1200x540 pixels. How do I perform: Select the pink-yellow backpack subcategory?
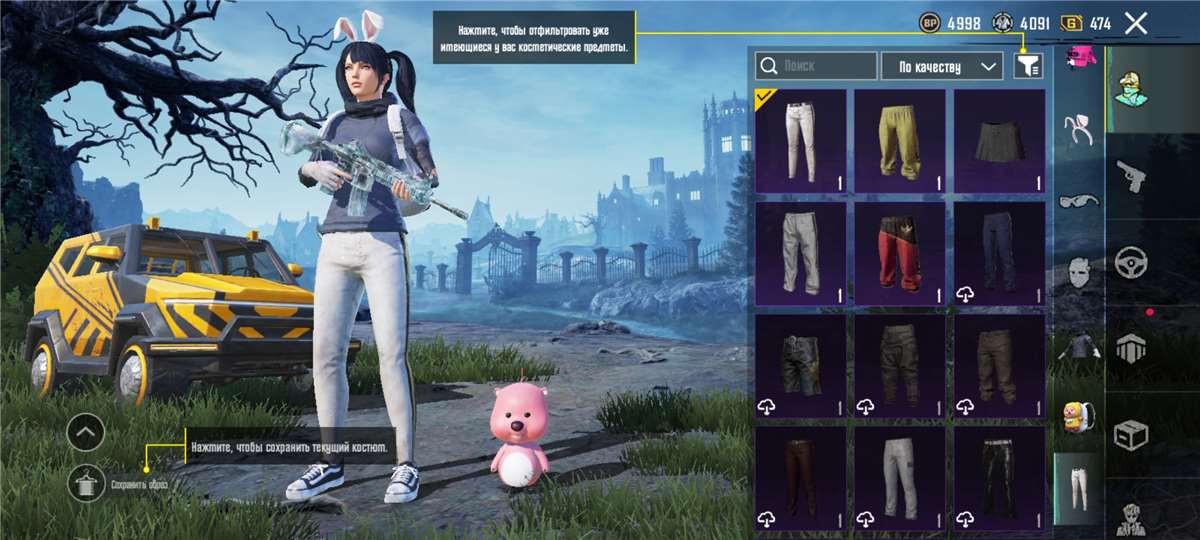pyautogui.click(x=1078, y=418)
